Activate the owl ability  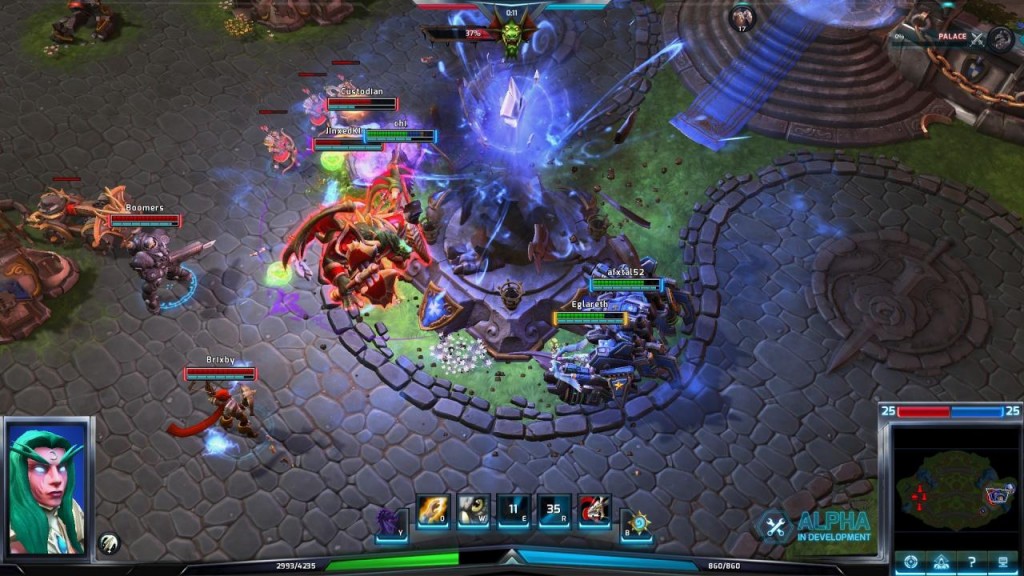pyautogui.click(x=474, y=512)
